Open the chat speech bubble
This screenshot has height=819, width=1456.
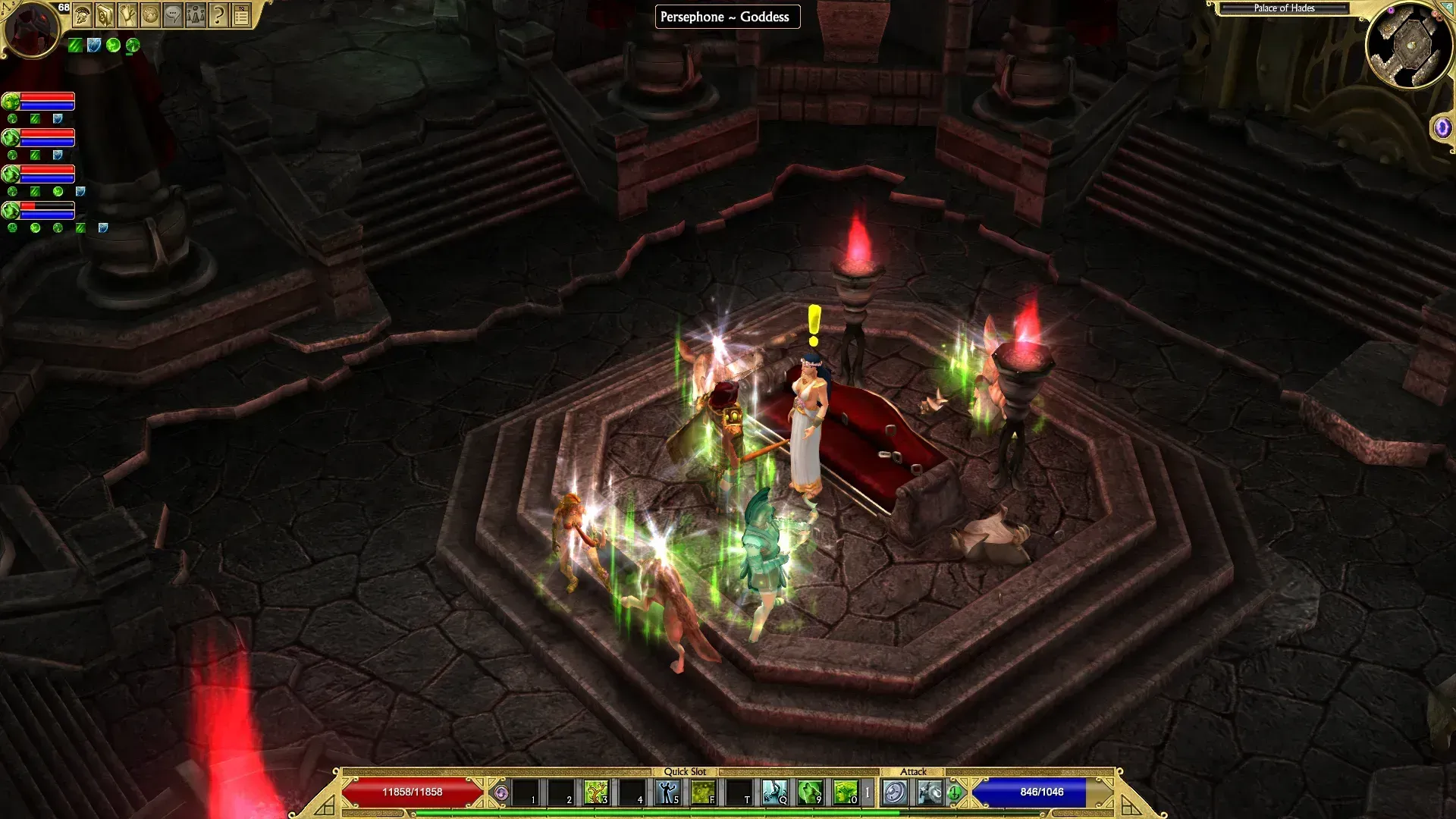click(173, 15)
